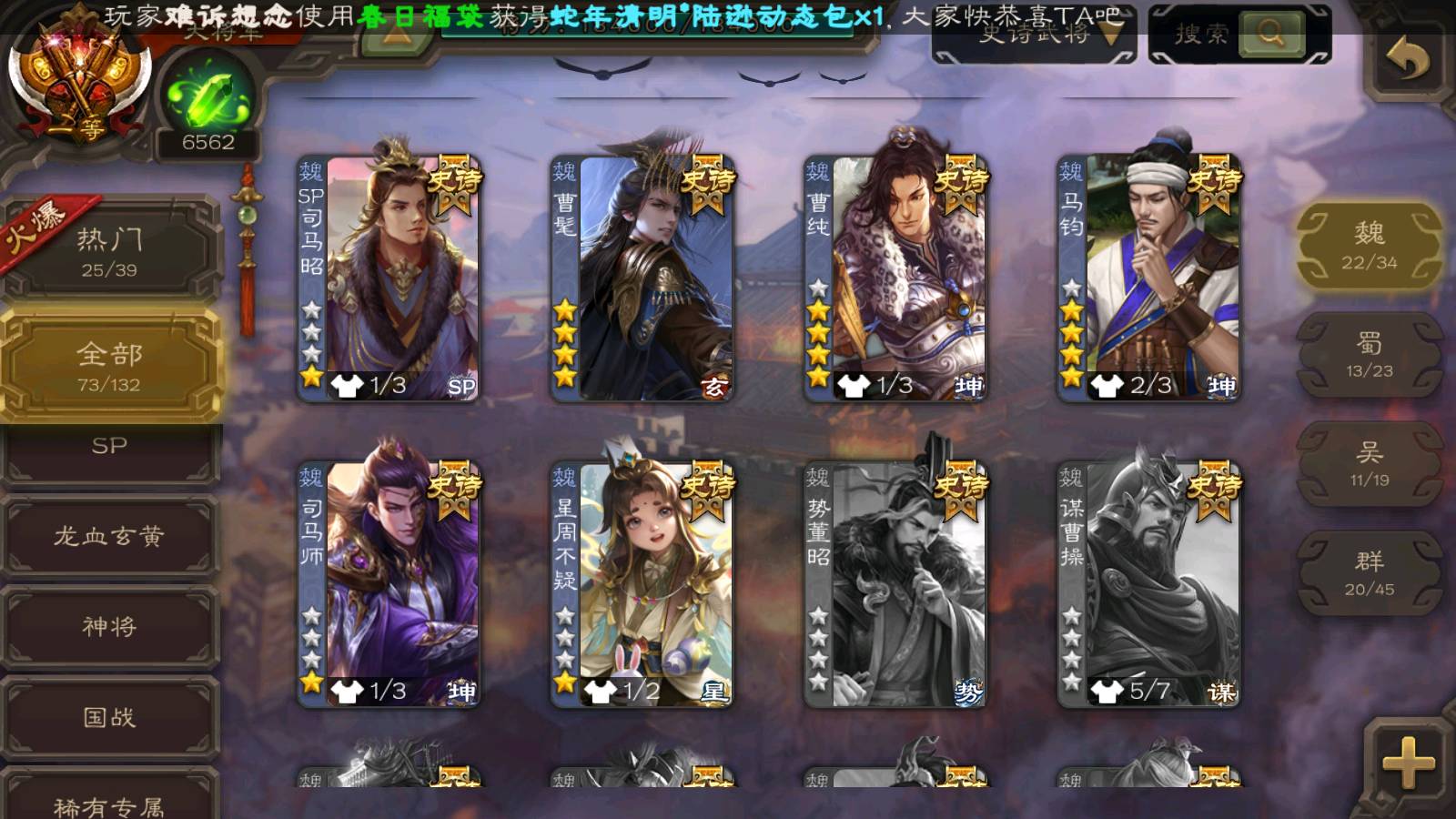This screenshot has width=1456, height=819.
Task: Switch to the 吴 faction
Action: pyautogui.click(x=1369, y=464)
